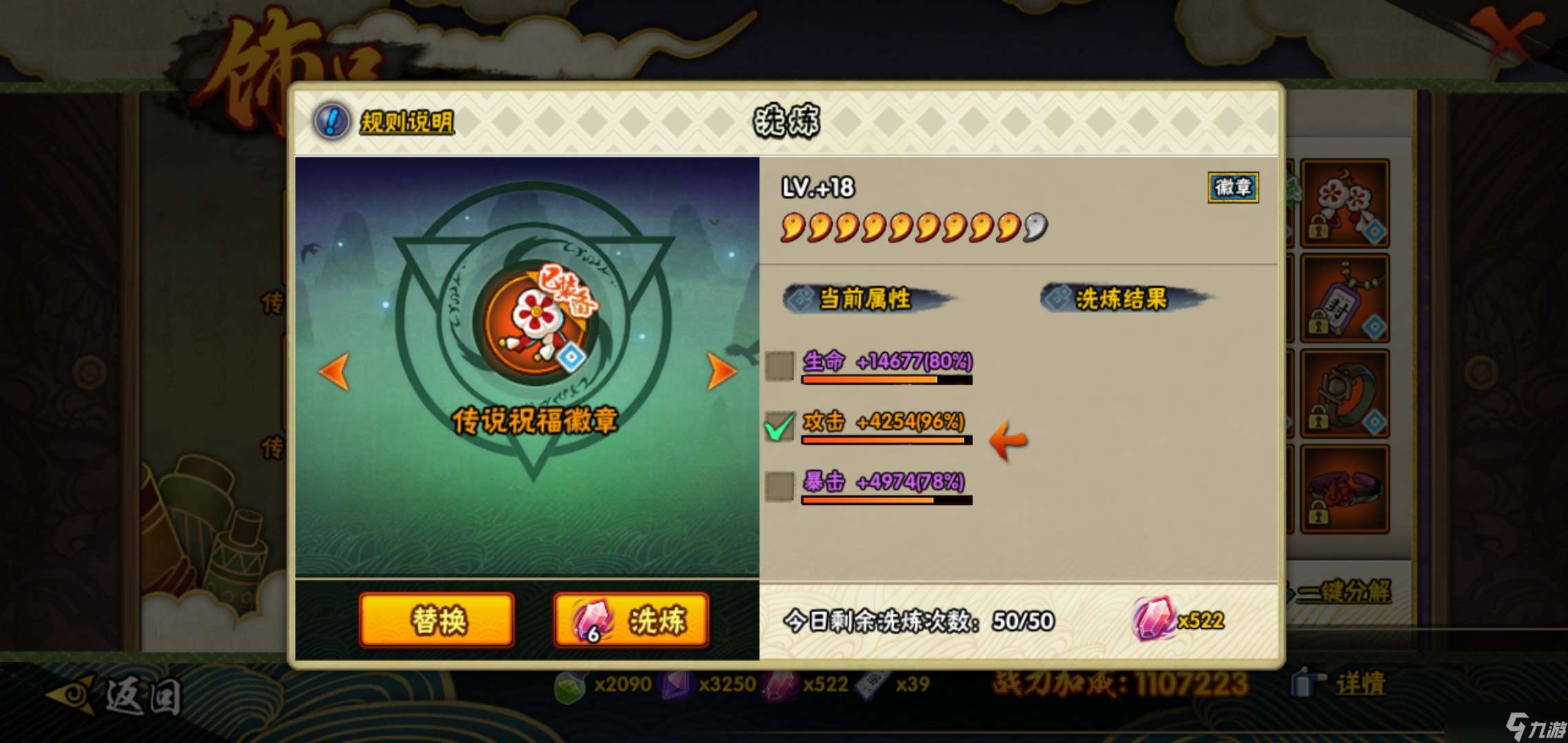Screen dimensions: 1568x743
Task: Click the 徽章 badge type tag
Action: [x=1232, y=187]
